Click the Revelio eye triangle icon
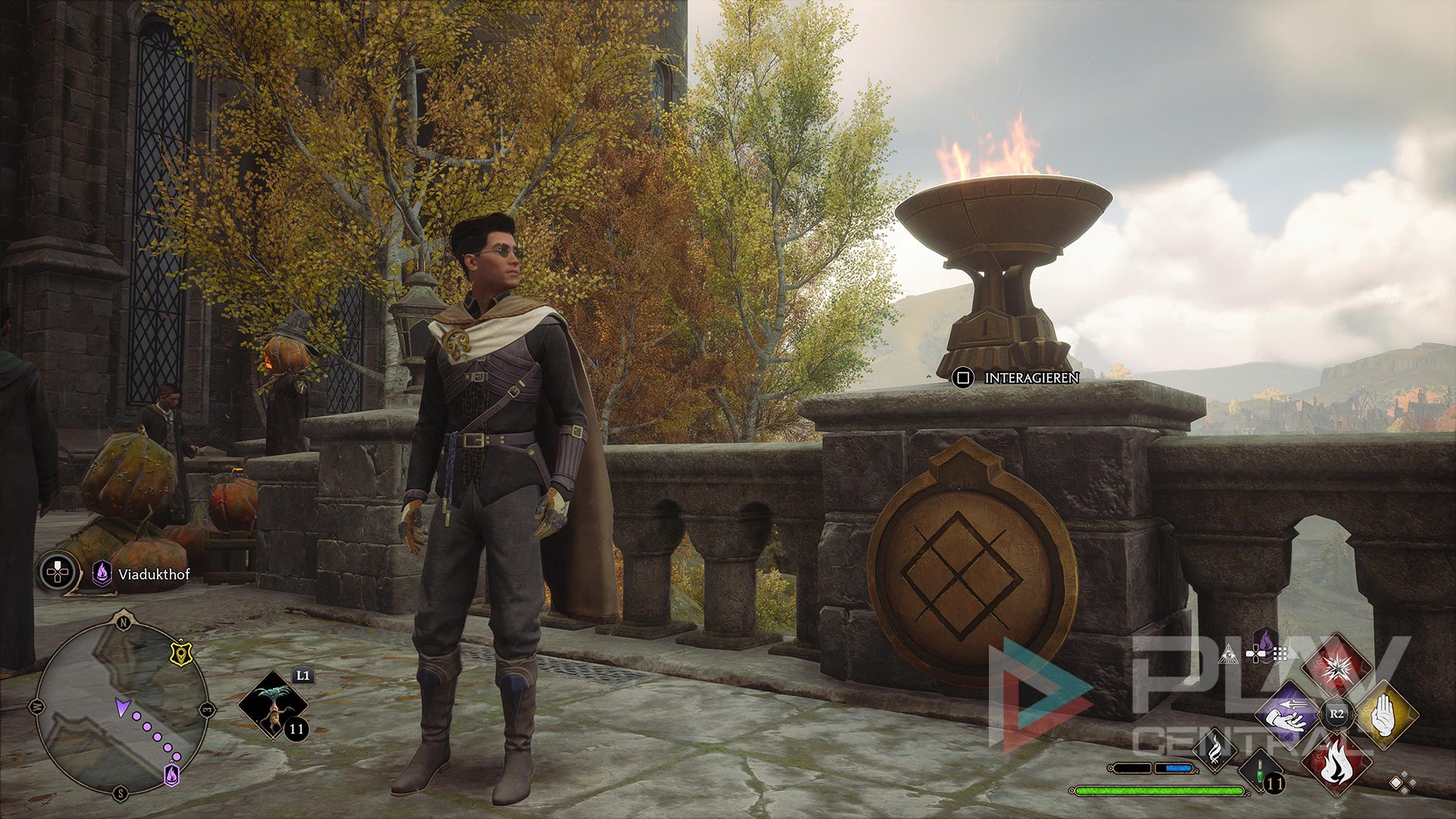Viewport: 1456px width, 819px height. (1228, 654)
